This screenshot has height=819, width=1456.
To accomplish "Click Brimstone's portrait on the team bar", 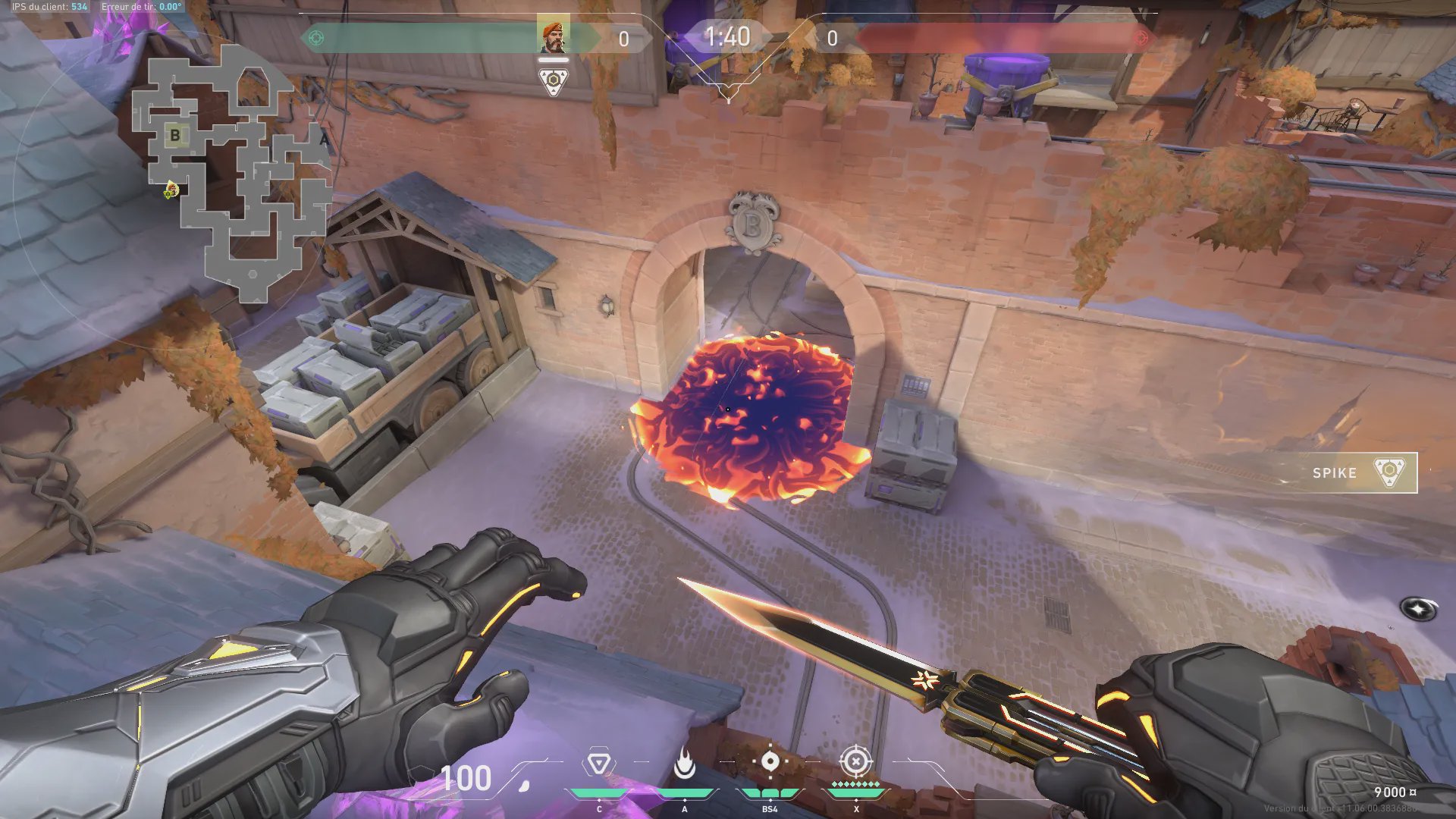I will click(x=553, y=36).
